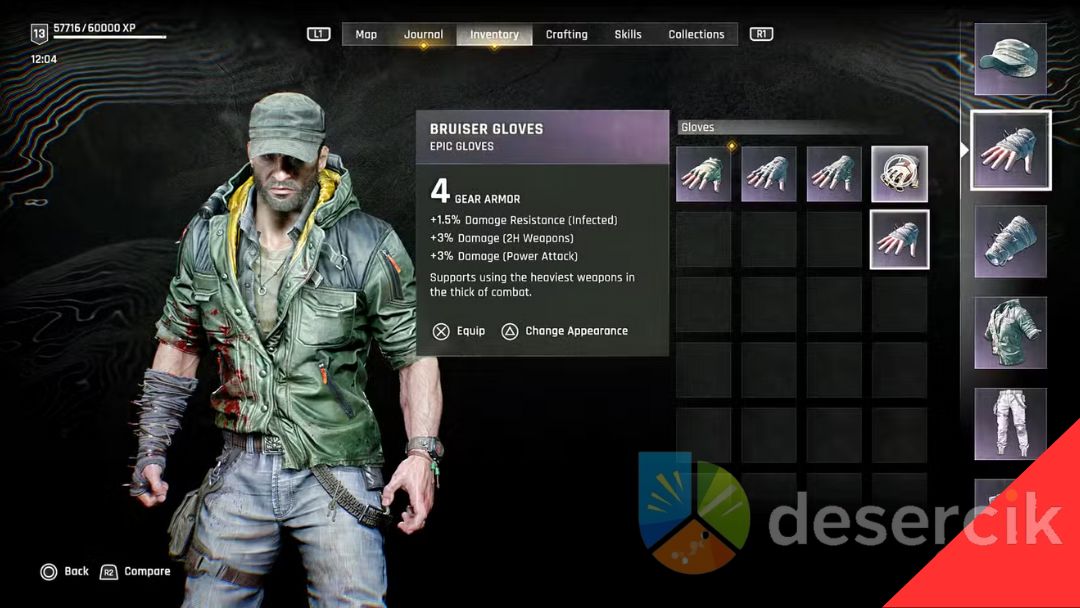Open the Map tab
The width and height of the screenshot is (1080, 608).
(366, 34)
